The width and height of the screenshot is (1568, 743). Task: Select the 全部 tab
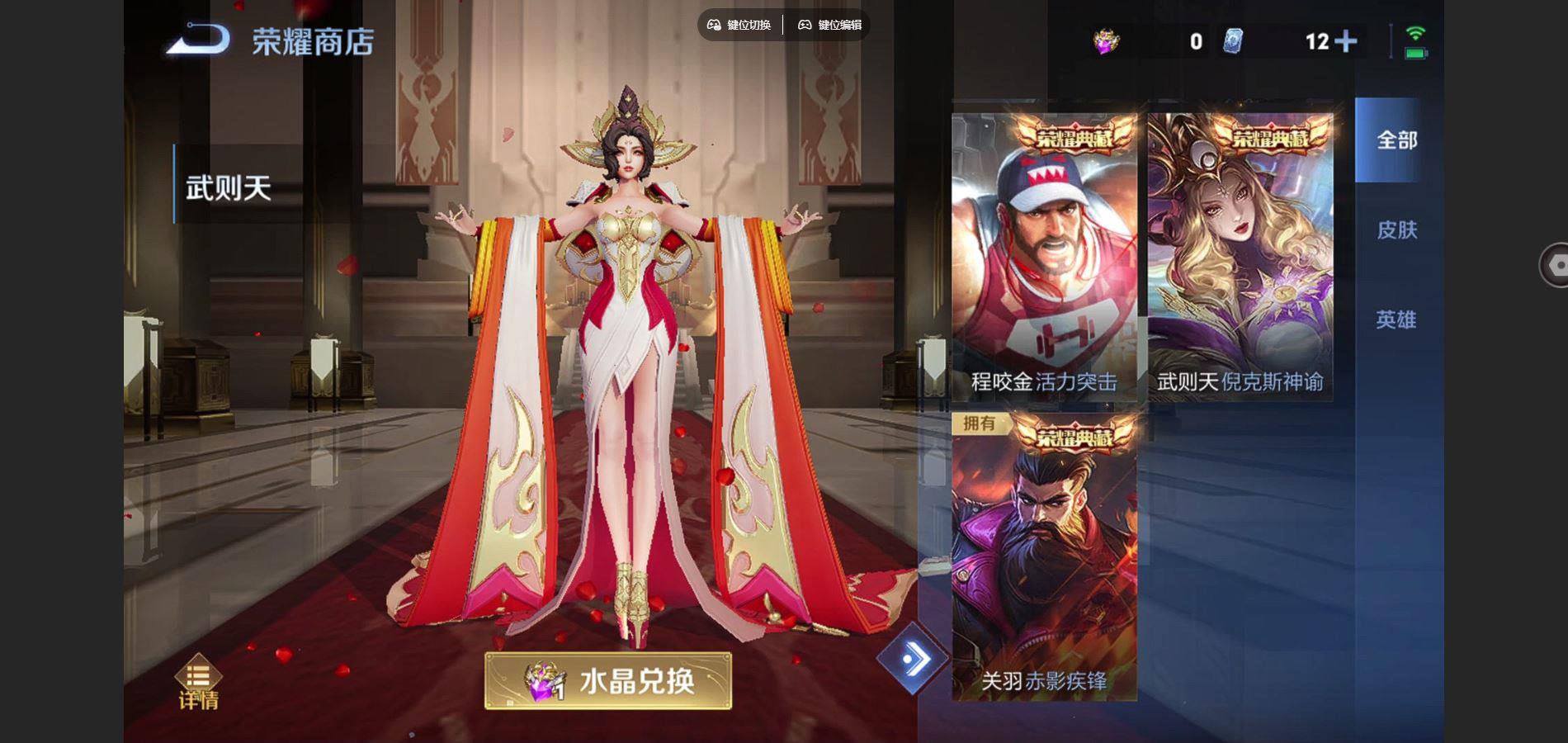[x=1396, y=140]
